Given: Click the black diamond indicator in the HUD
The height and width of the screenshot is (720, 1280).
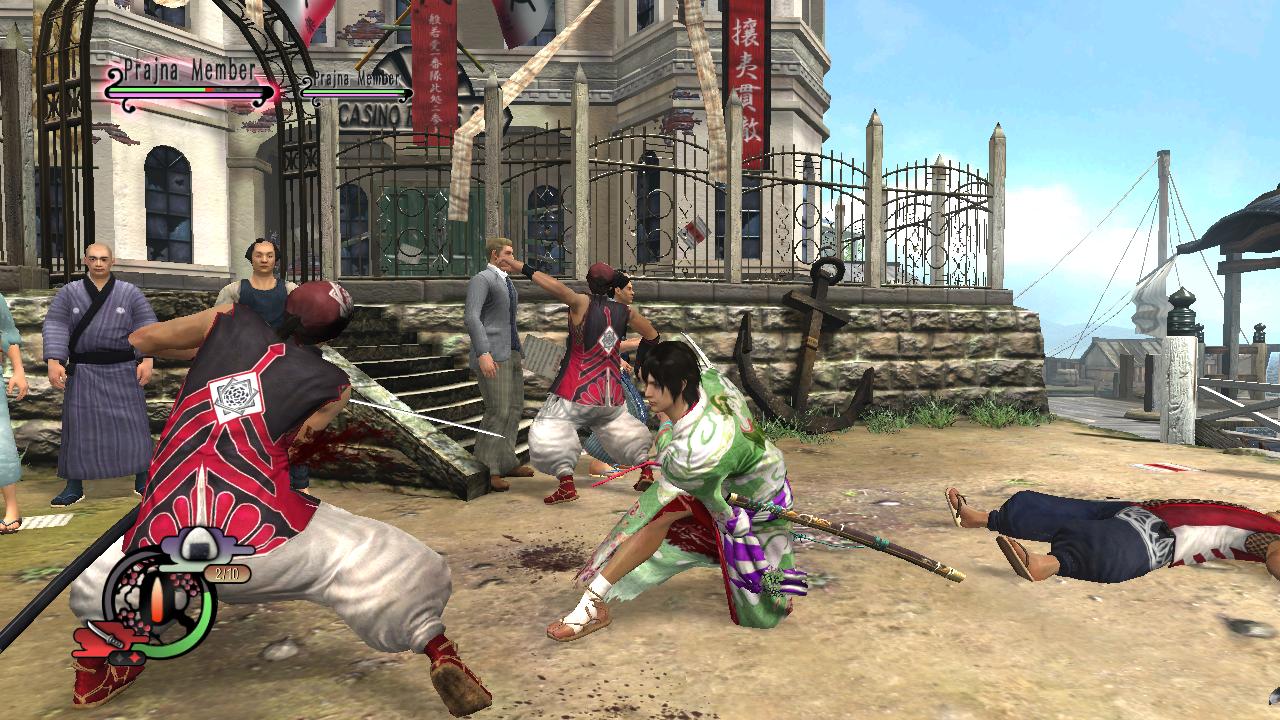Looking at the screenshot, I should [x=119, y=657].
